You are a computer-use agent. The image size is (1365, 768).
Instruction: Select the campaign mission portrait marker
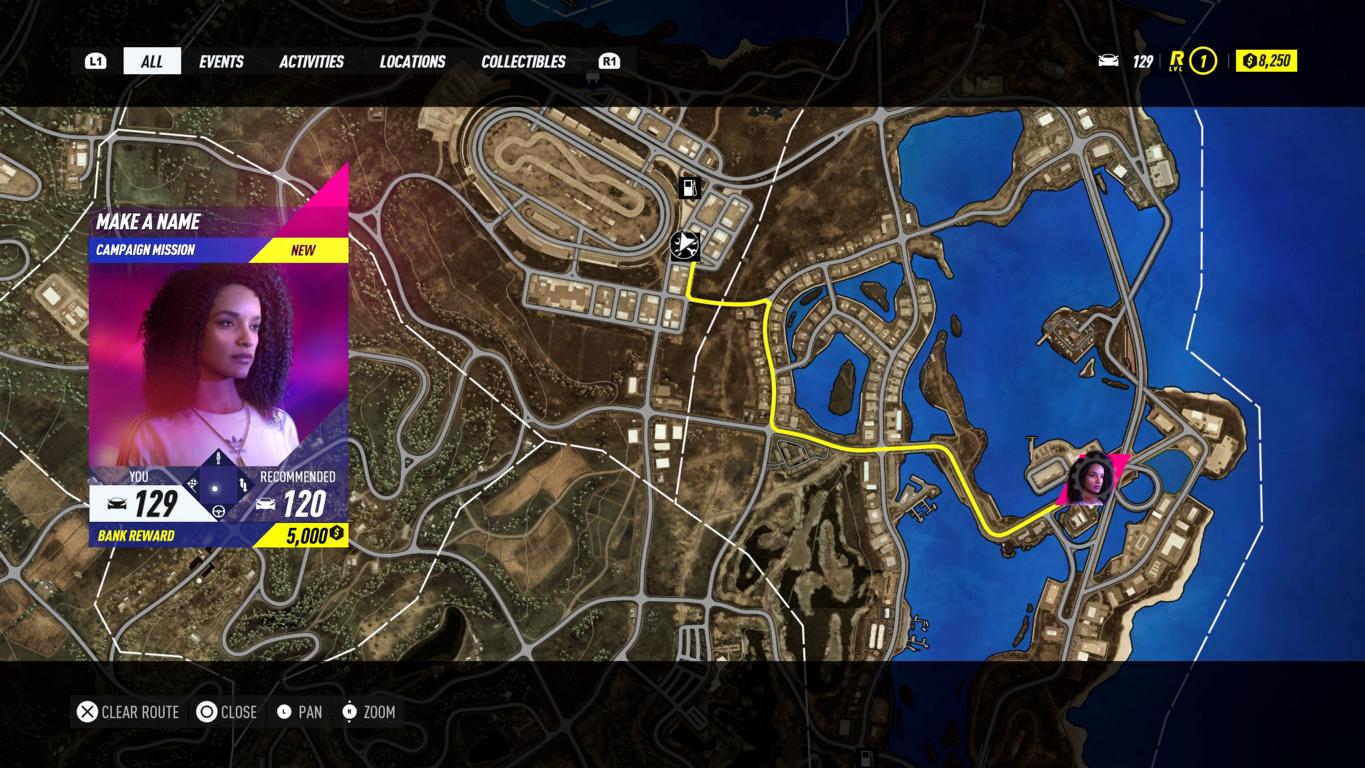pyautogui.click(x=1091, y=480)
